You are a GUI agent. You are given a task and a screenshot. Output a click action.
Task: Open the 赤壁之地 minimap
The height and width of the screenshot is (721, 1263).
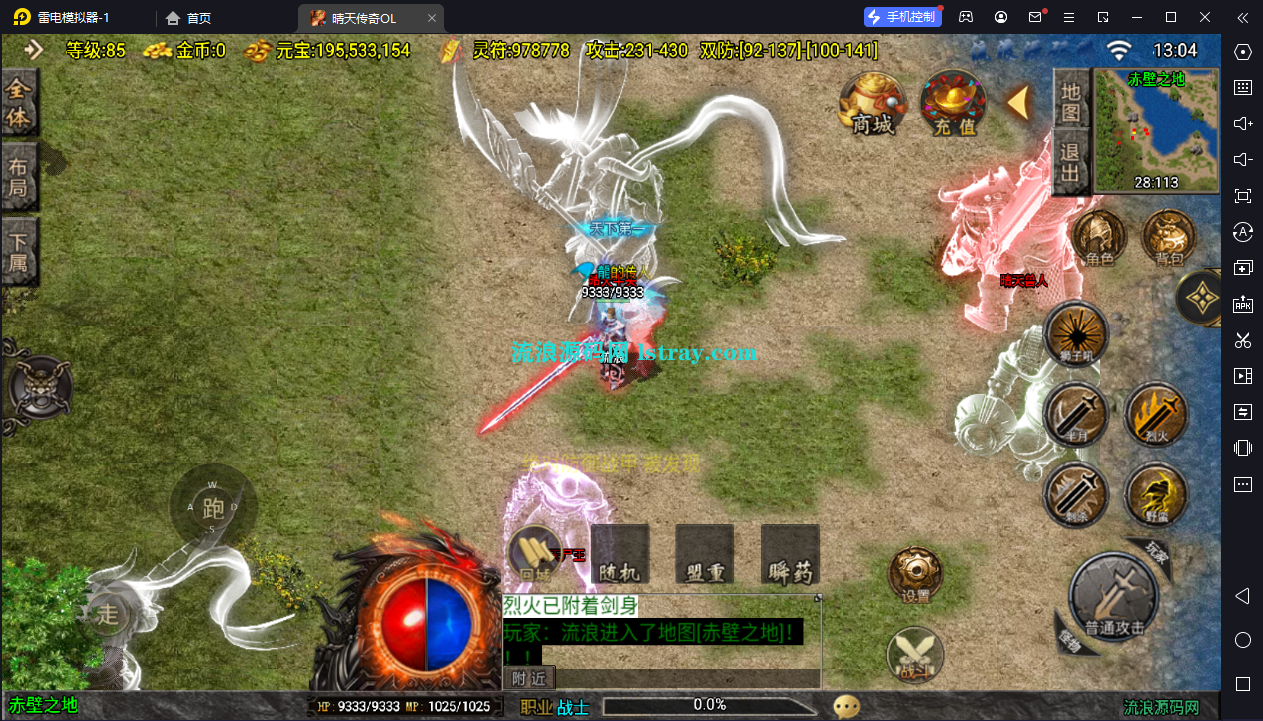[x=1156, y=130]
